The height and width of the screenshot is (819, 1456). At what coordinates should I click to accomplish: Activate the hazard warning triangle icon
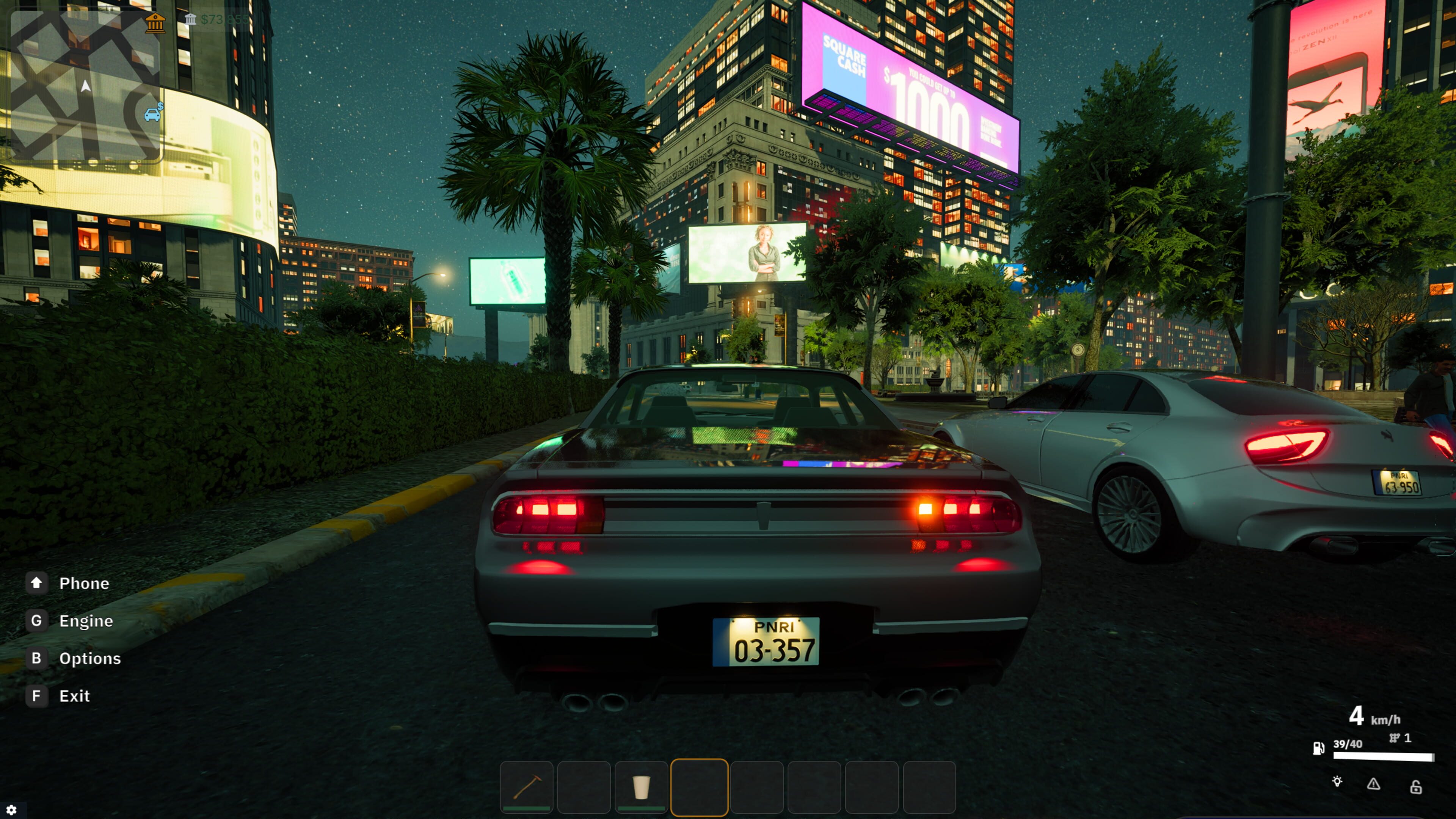[1373, 784]
